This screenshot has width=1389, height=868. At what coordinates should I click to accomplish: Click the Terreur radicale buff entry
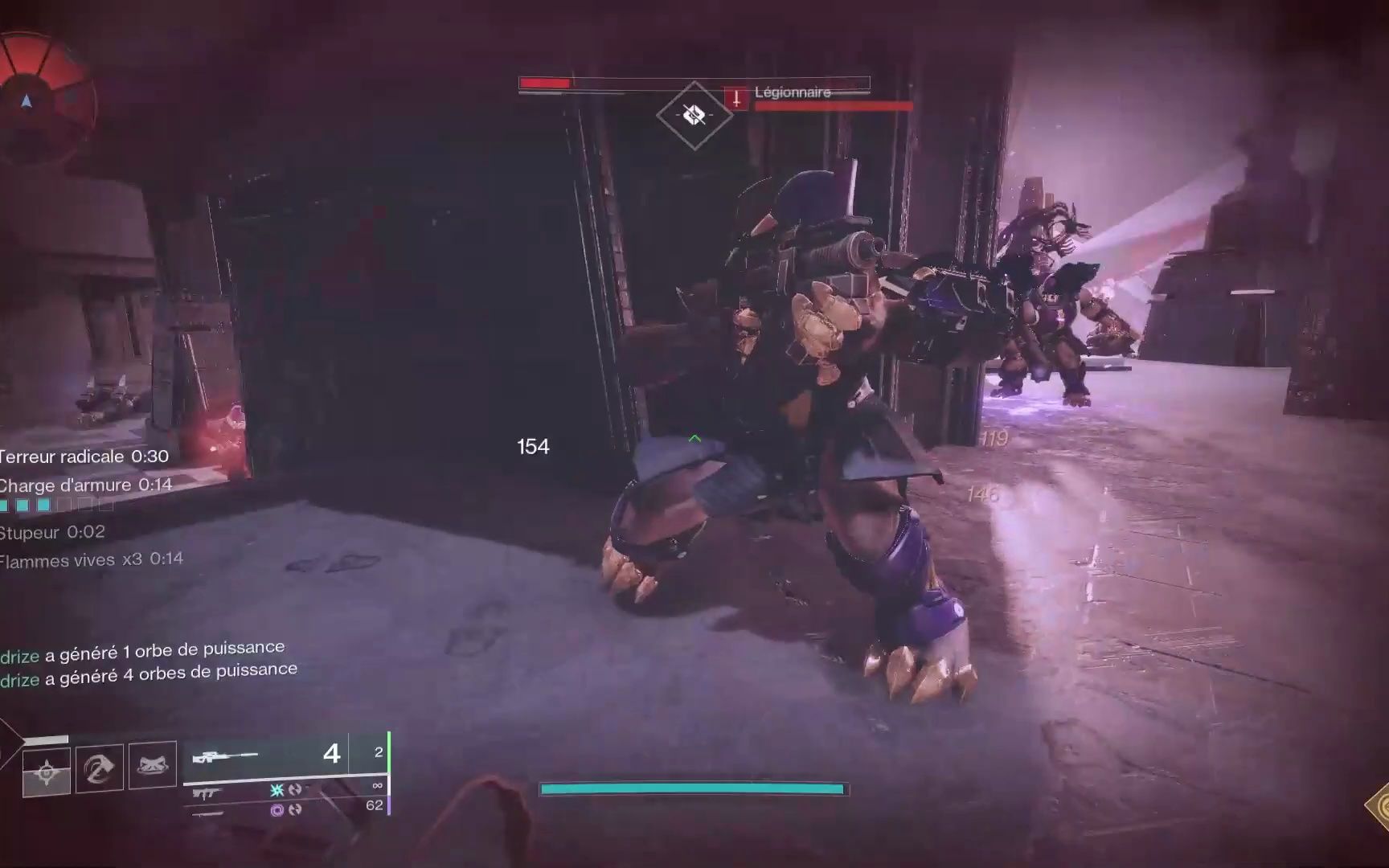click(x=84, y=457)
